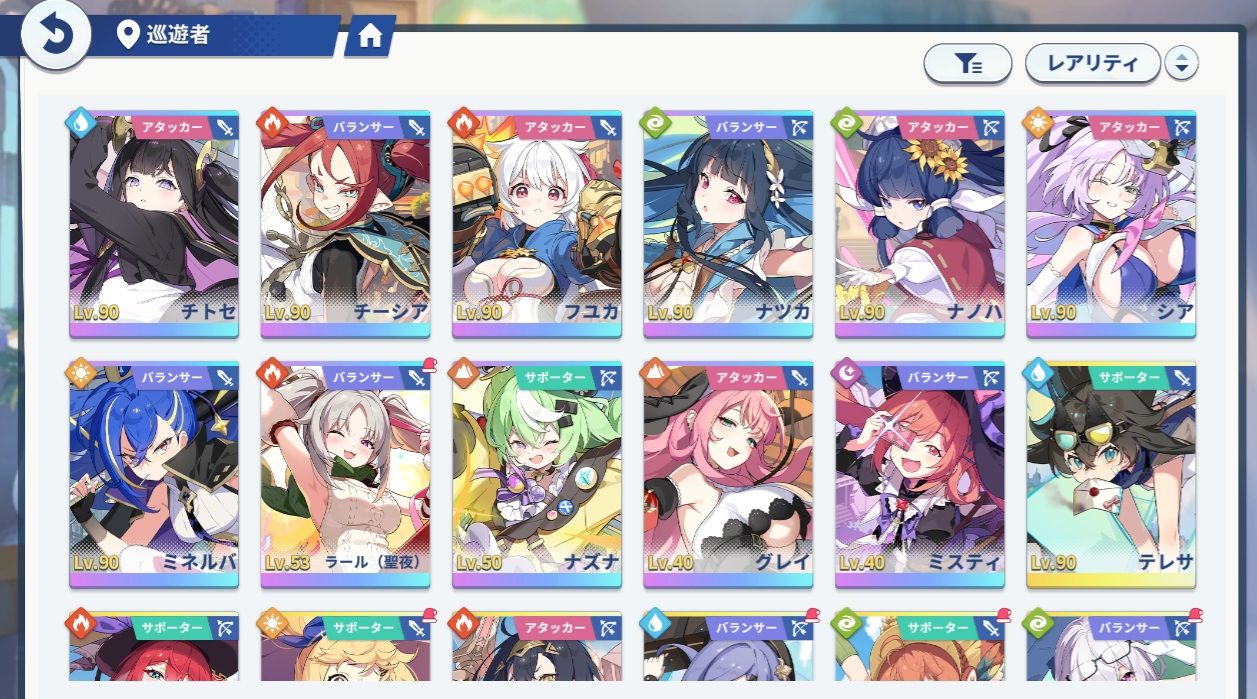The image size is (1257, 699).
Task: Select the ナツカ character card
Action: coord(727,223)
